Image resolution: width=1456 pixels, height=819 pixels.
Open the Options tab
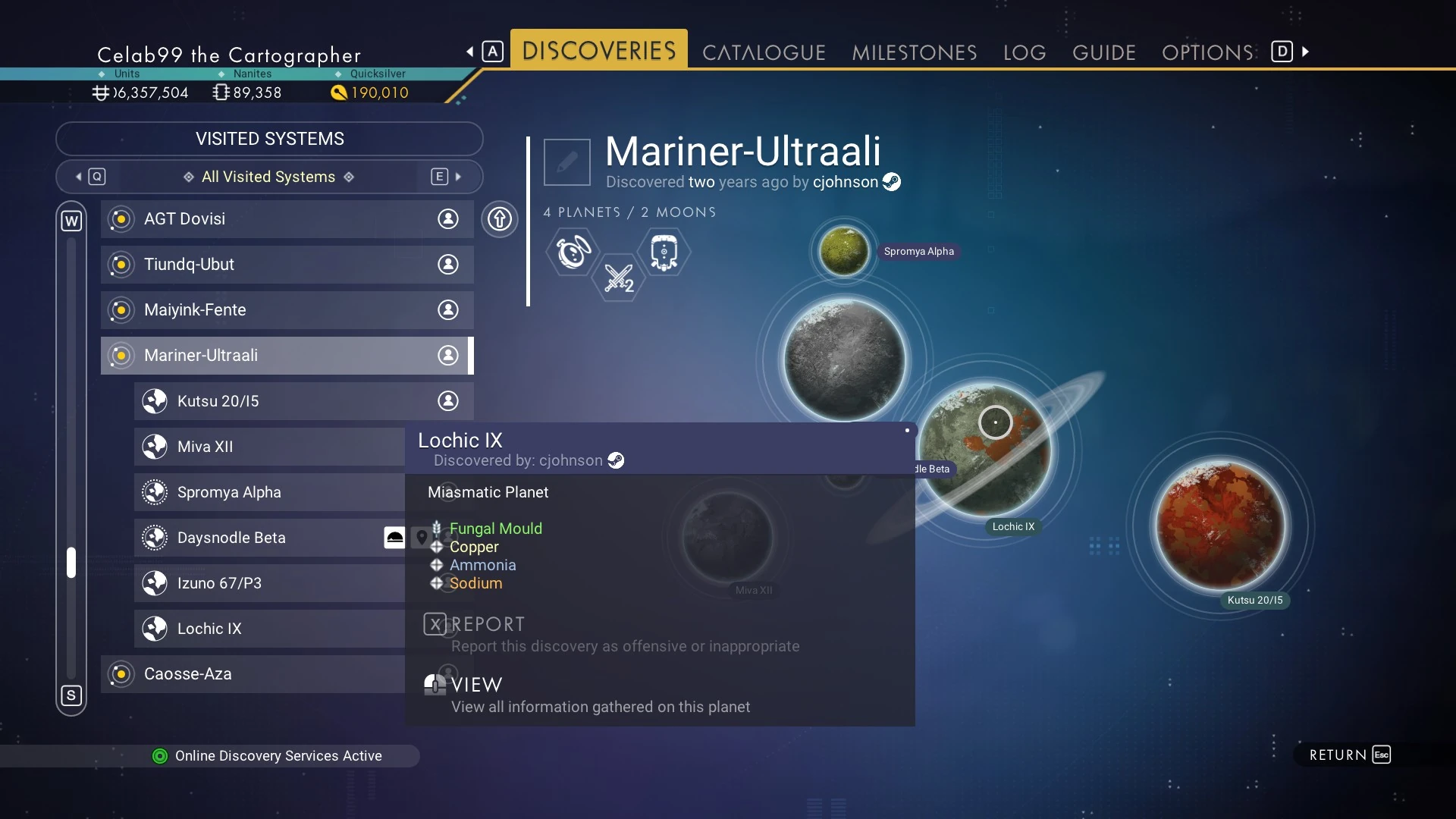click(x=1207, y=52)
